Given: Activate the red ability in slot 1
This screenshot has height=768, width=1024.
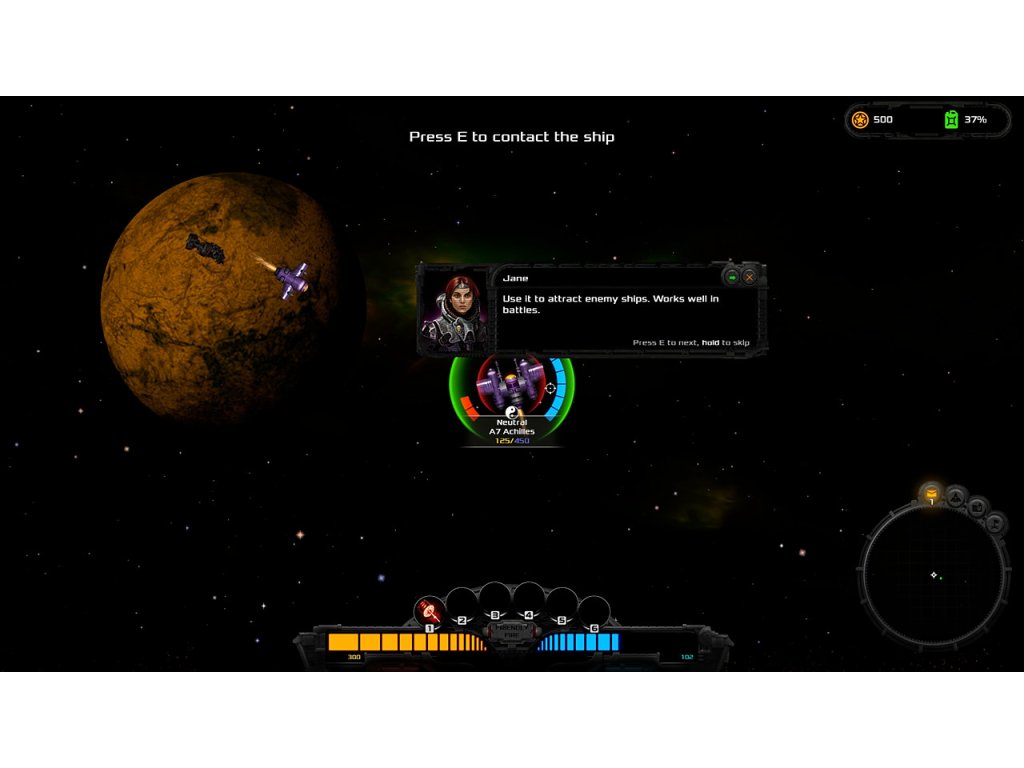Looking at the screenshot, I should point(429,609).
